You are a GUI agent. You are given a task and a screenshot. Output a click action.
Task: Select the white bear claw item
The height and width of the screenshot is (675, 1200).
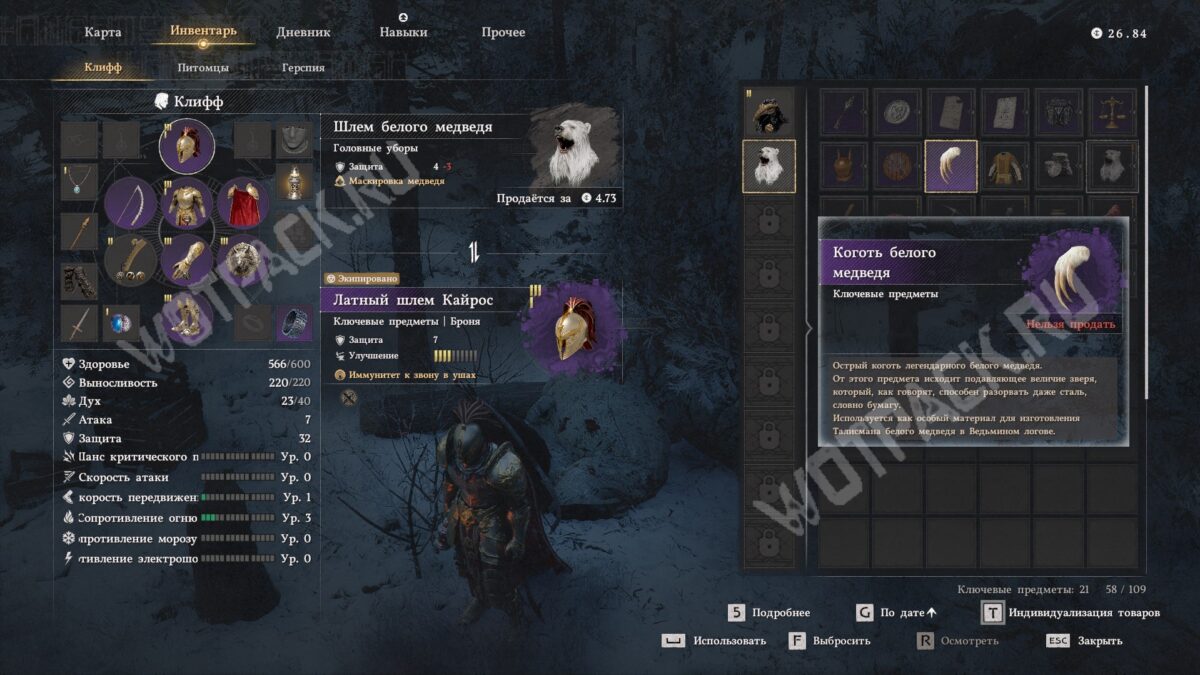pos(951,165)
